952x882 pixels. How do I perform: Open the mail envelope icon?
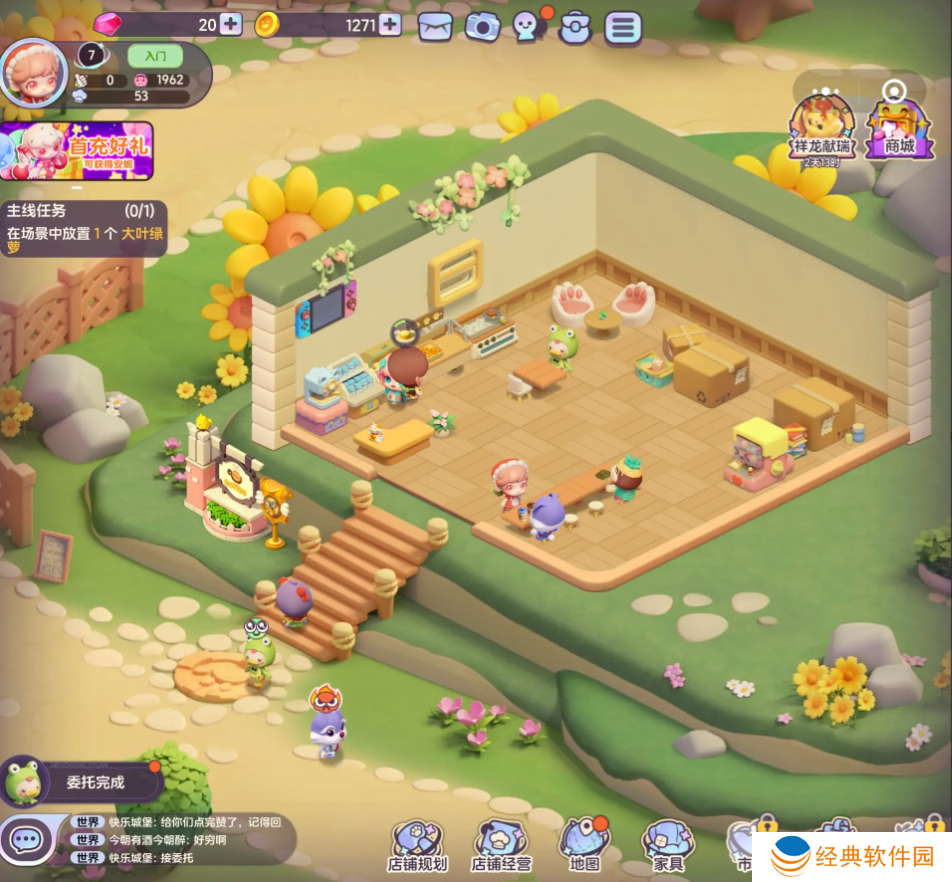435,26
